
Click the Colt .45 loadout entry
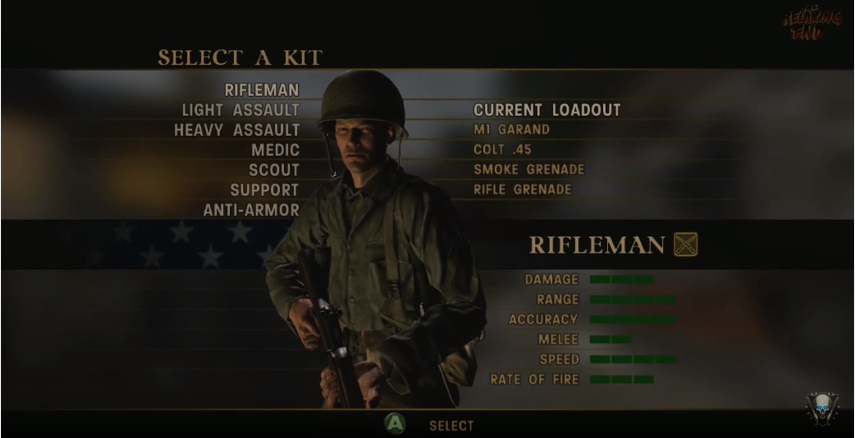click(502, 150)
